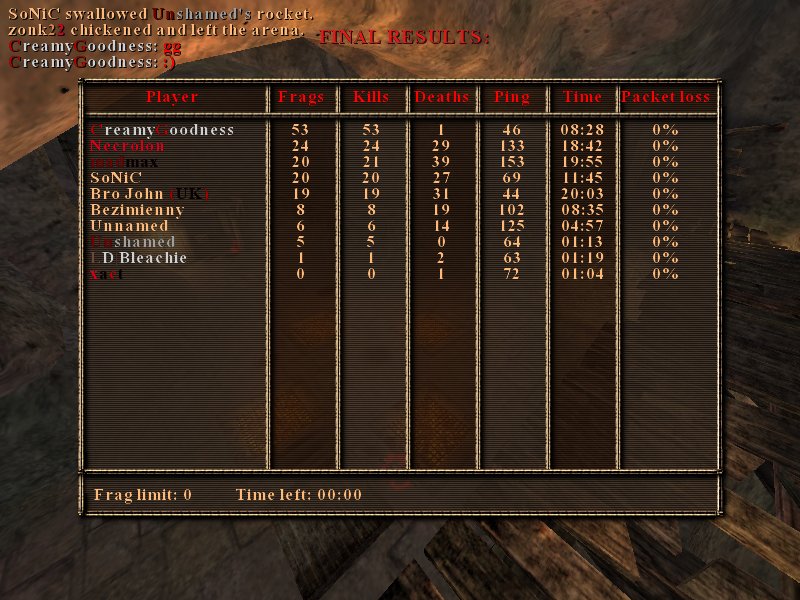Image resolution: width=800 pixels, height=600 pixels.
Task: Click the Ping column header
Action: 512,97
